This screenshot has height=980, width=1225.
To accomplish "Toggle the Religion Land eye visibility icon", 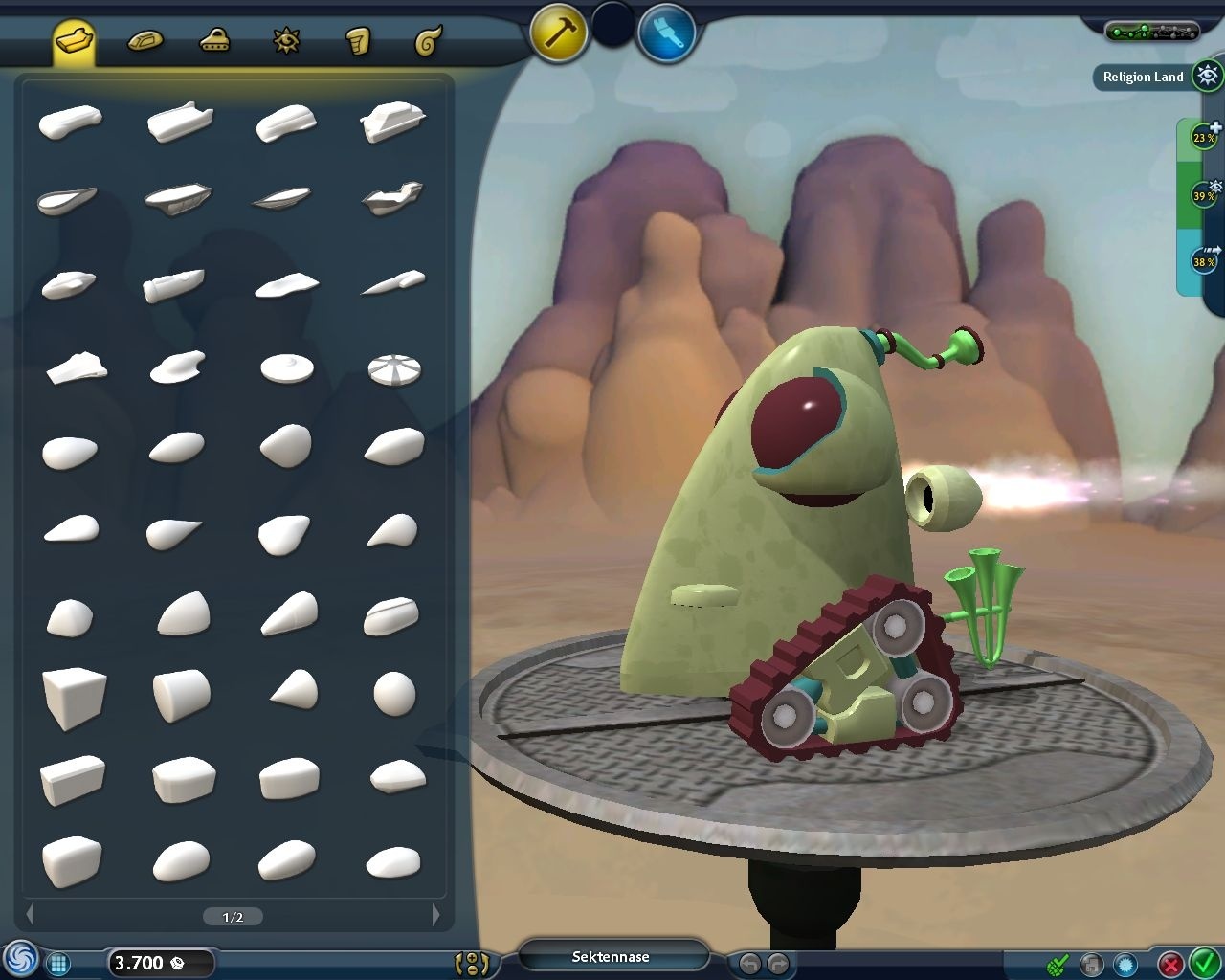I will coord(1205,77).
